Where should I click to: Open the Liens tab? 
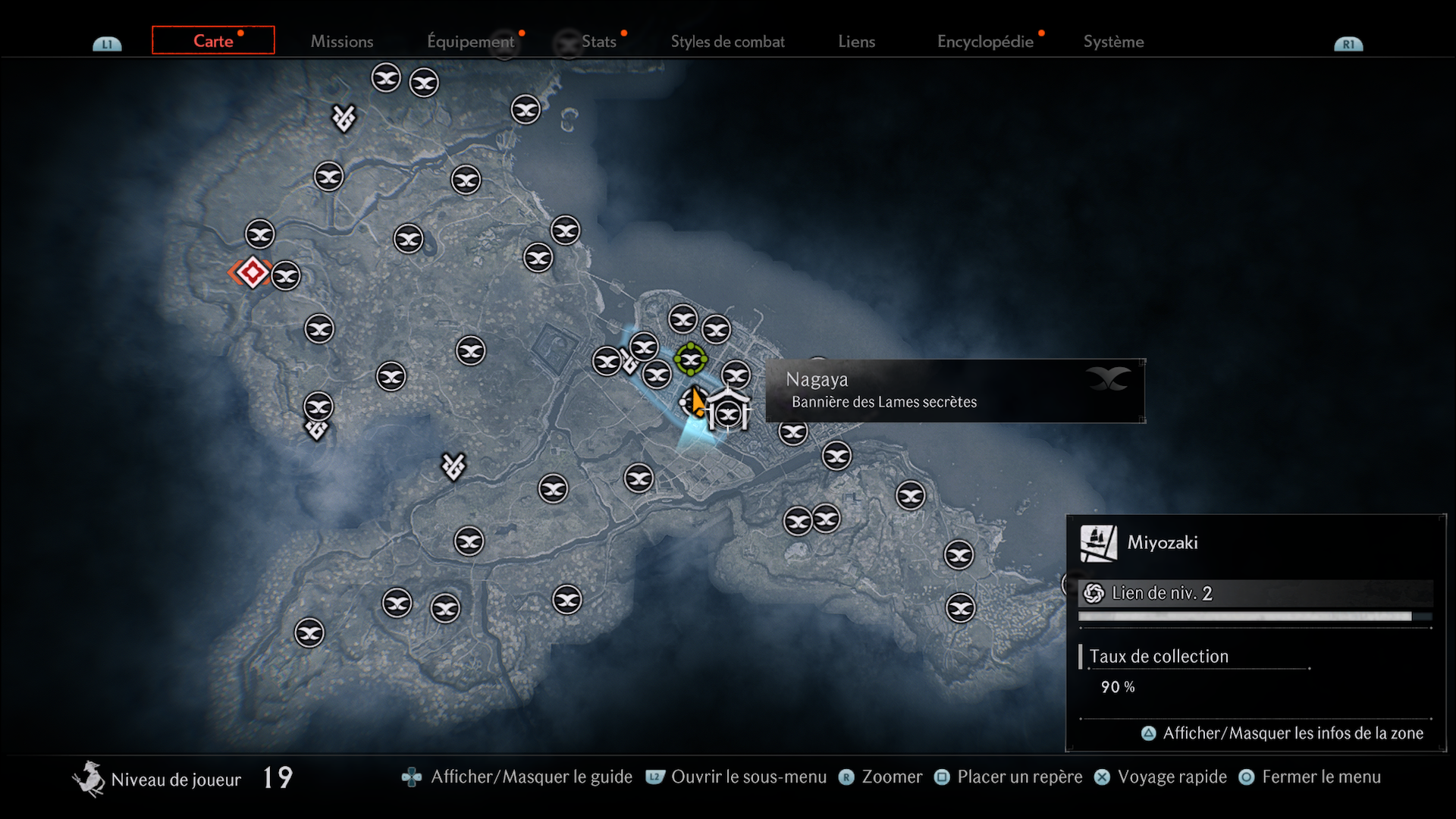pos(856,42)
